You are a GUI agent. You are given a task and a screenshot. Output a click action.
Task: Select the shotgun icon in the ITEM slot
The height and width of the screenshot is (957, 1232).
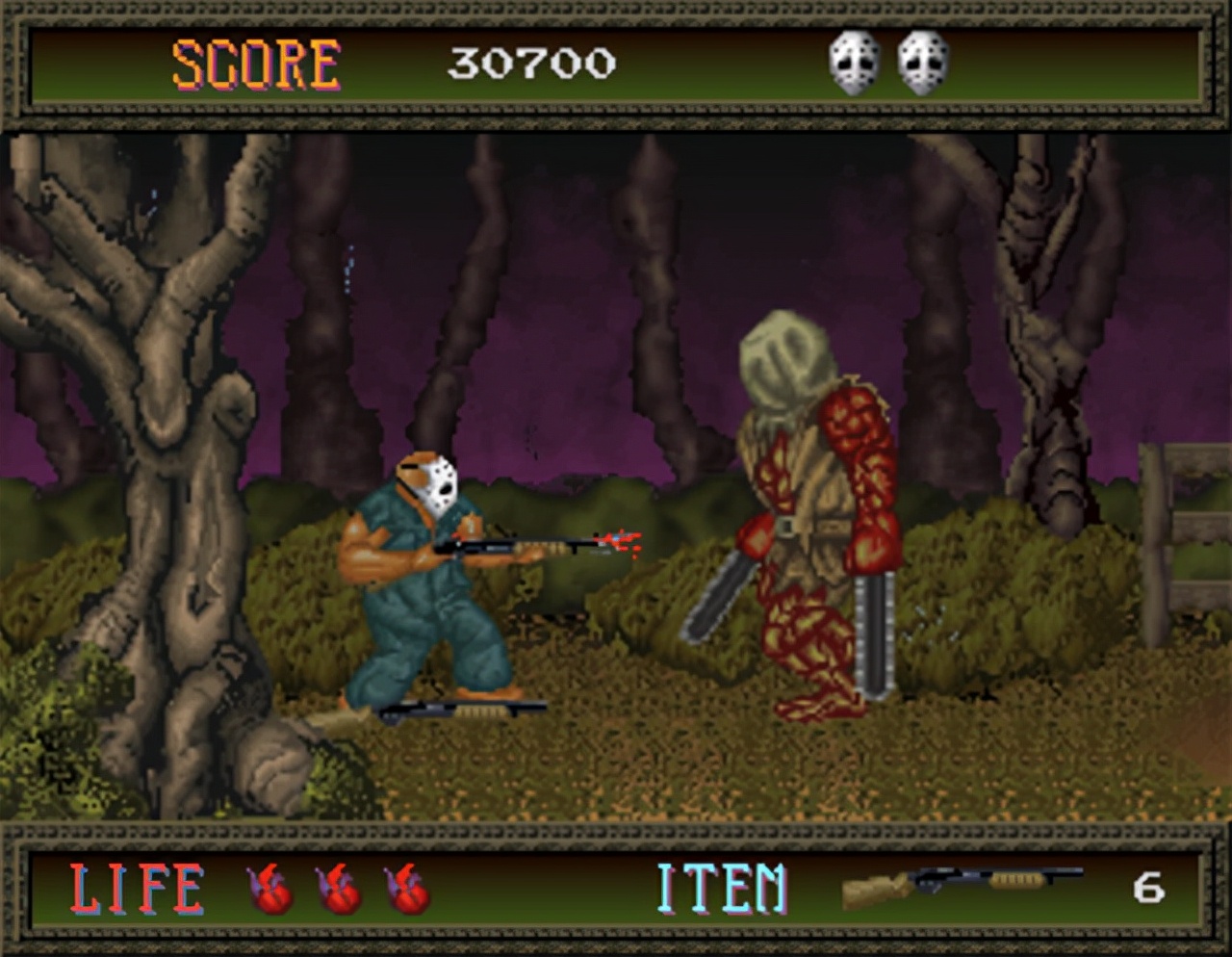[x=961, y=886]
